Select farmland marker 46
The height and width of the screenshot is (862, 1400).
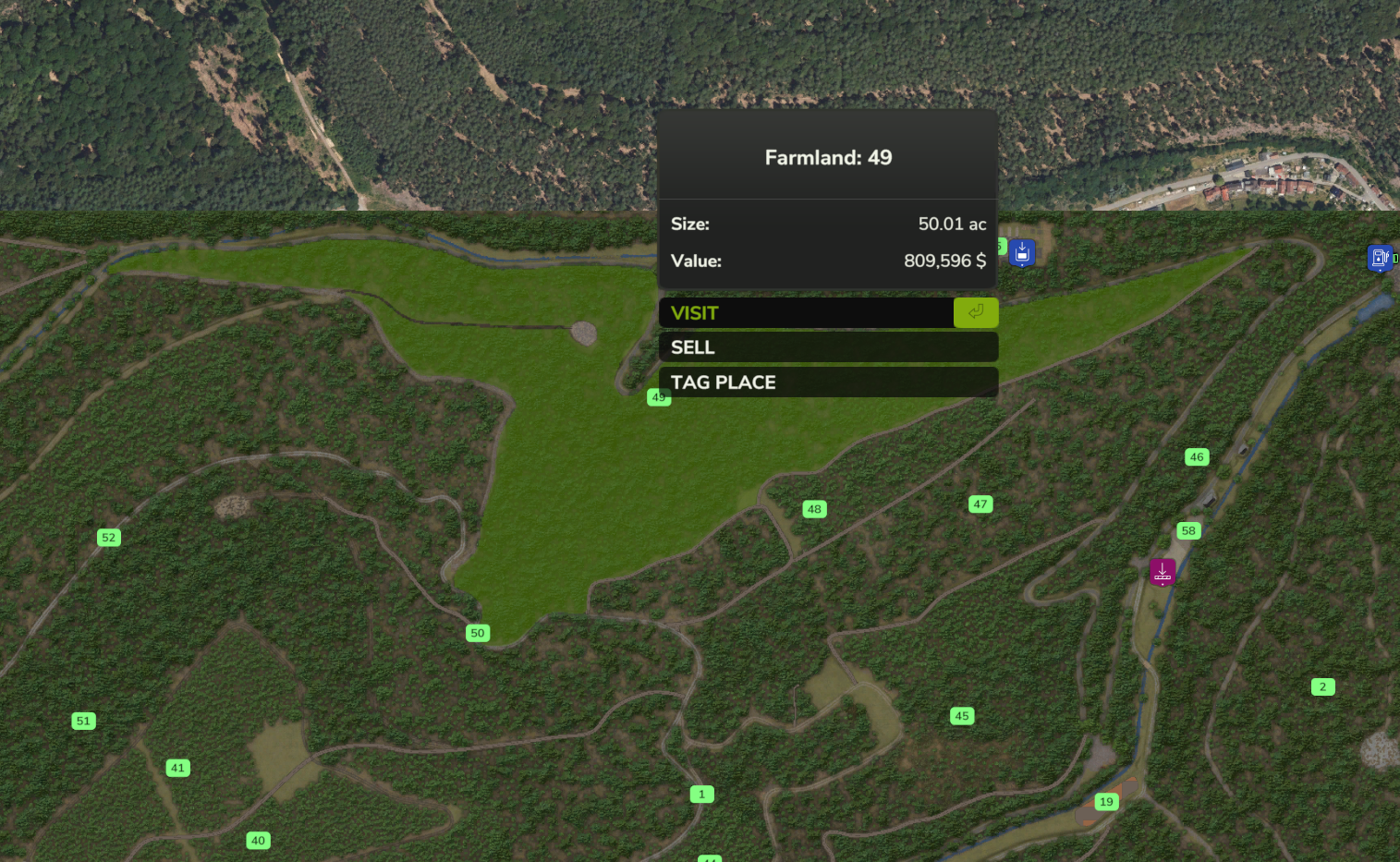[1197, 457]
